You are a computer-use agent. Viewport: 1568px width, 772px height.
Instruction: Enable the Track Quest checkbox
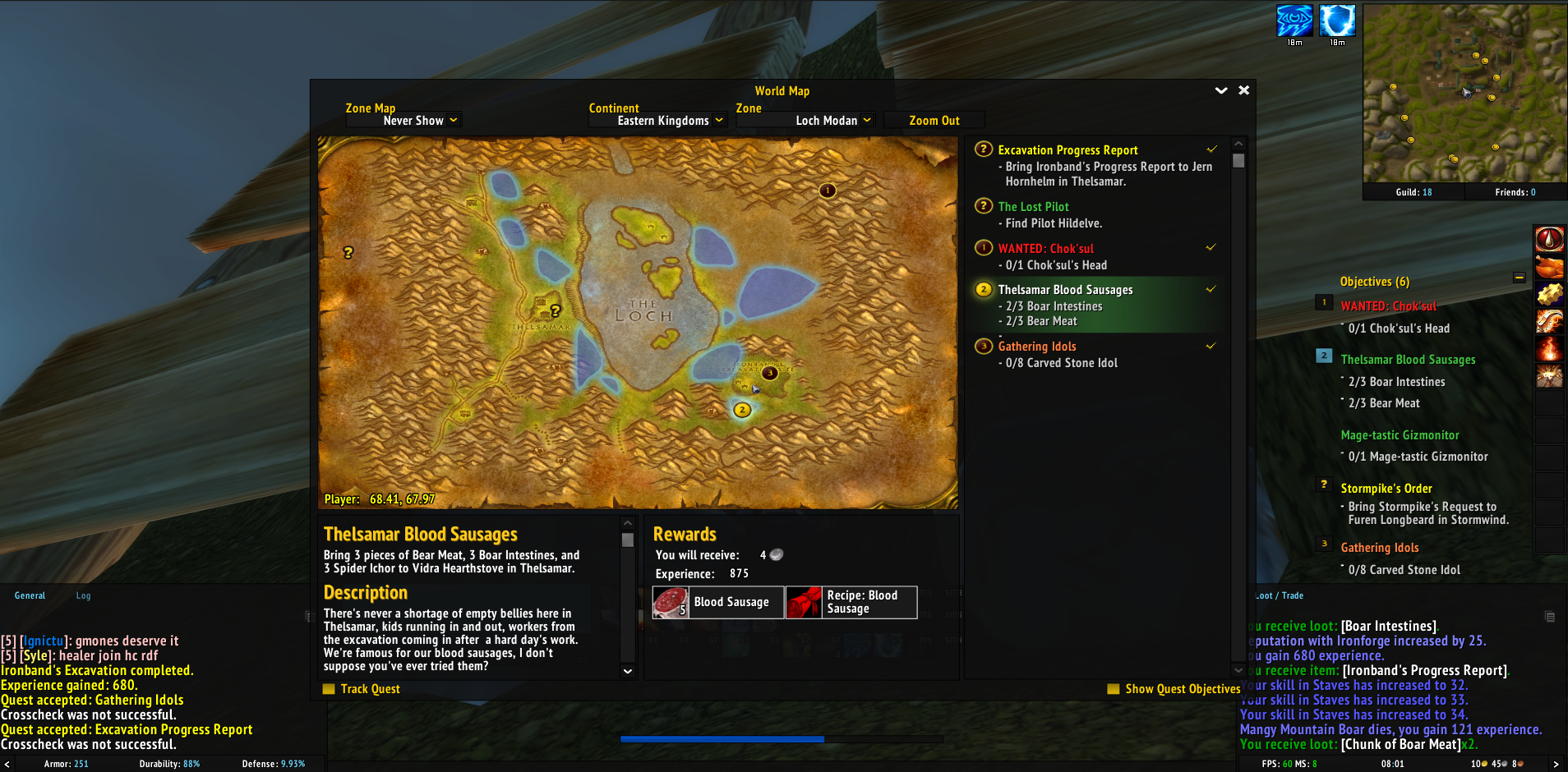click(x=329, y=689)
